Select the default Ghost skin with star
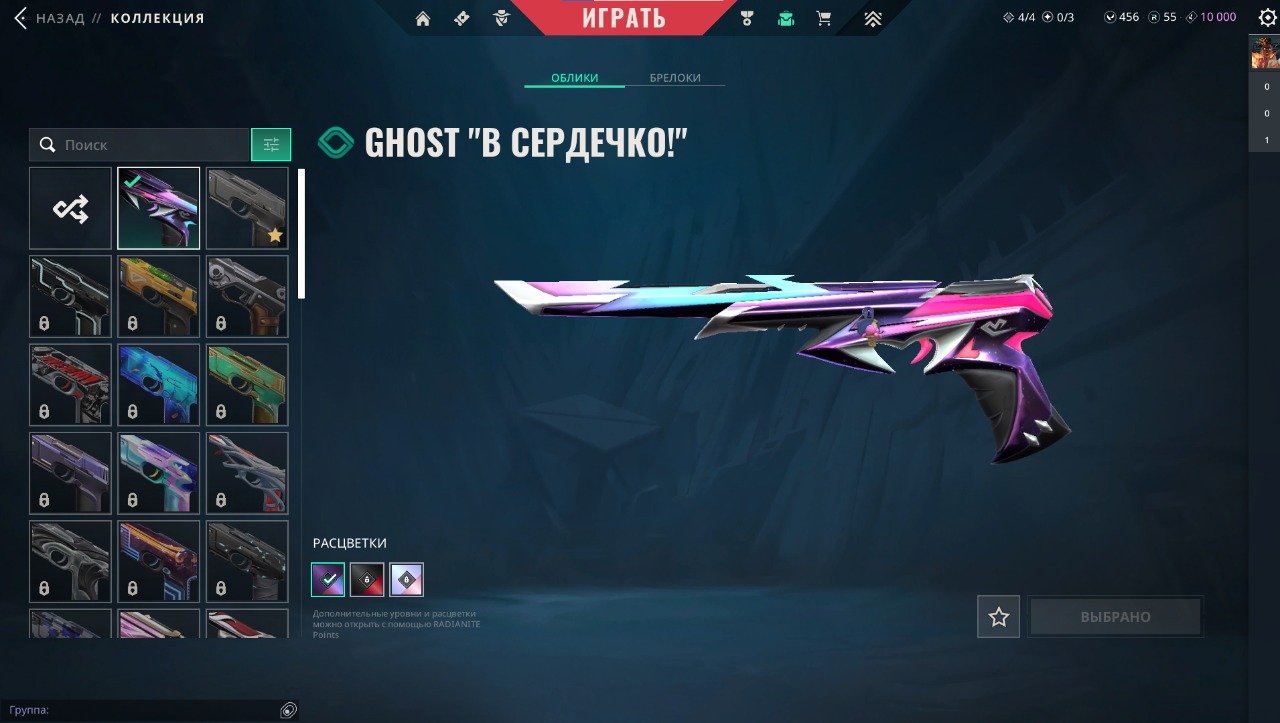 tap(247, 208)
